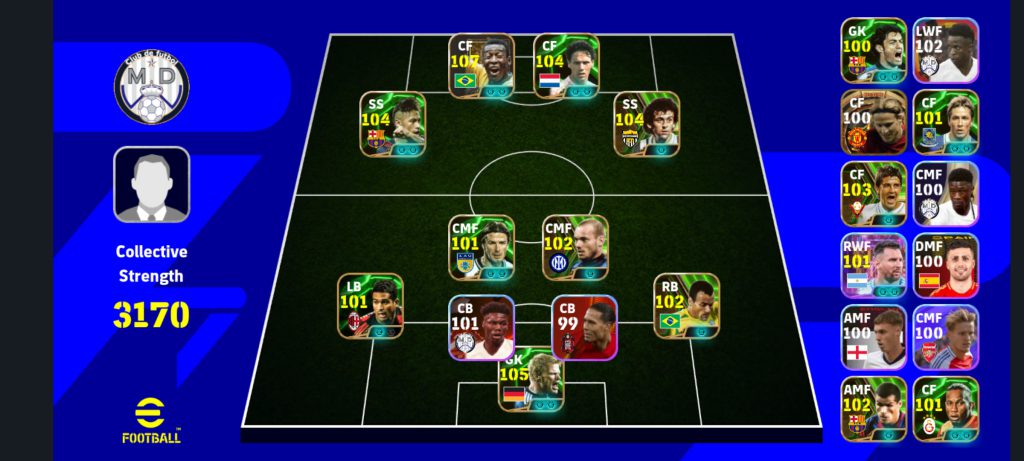Select the CMF 102 Inter midfielder card
This screenshot has height=461, width=1024.
pyautogui.click(x=575, y=247)
